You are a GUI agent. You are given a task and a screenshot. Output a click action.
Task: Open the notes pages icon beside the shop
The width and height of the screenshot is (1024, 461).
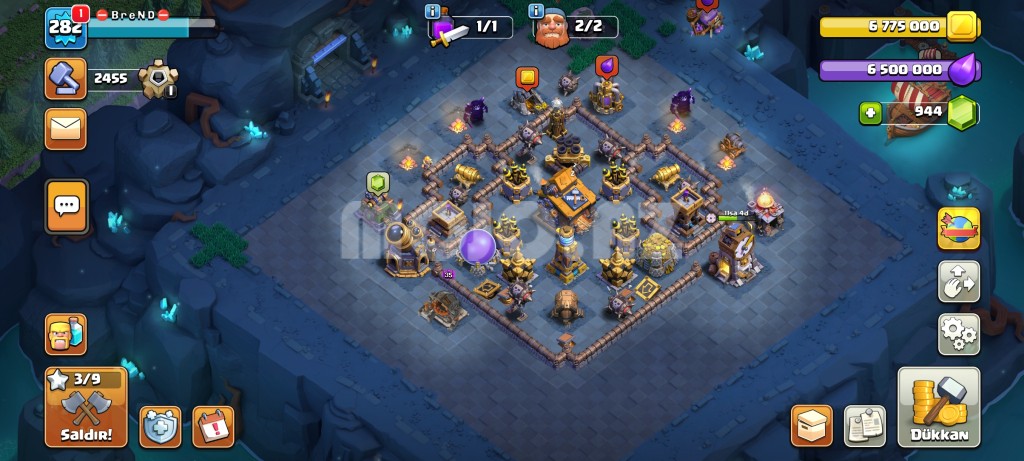(x=864, y=425)
